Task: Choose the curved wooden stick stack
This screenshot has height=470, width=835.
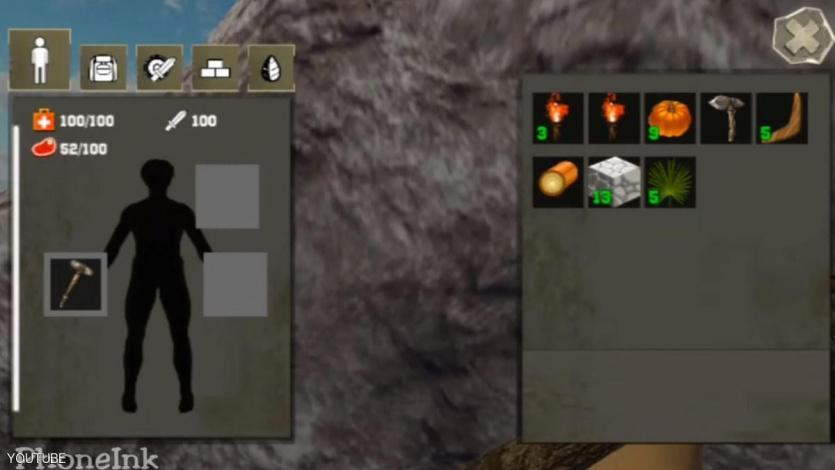Action: tap(781, 118)
